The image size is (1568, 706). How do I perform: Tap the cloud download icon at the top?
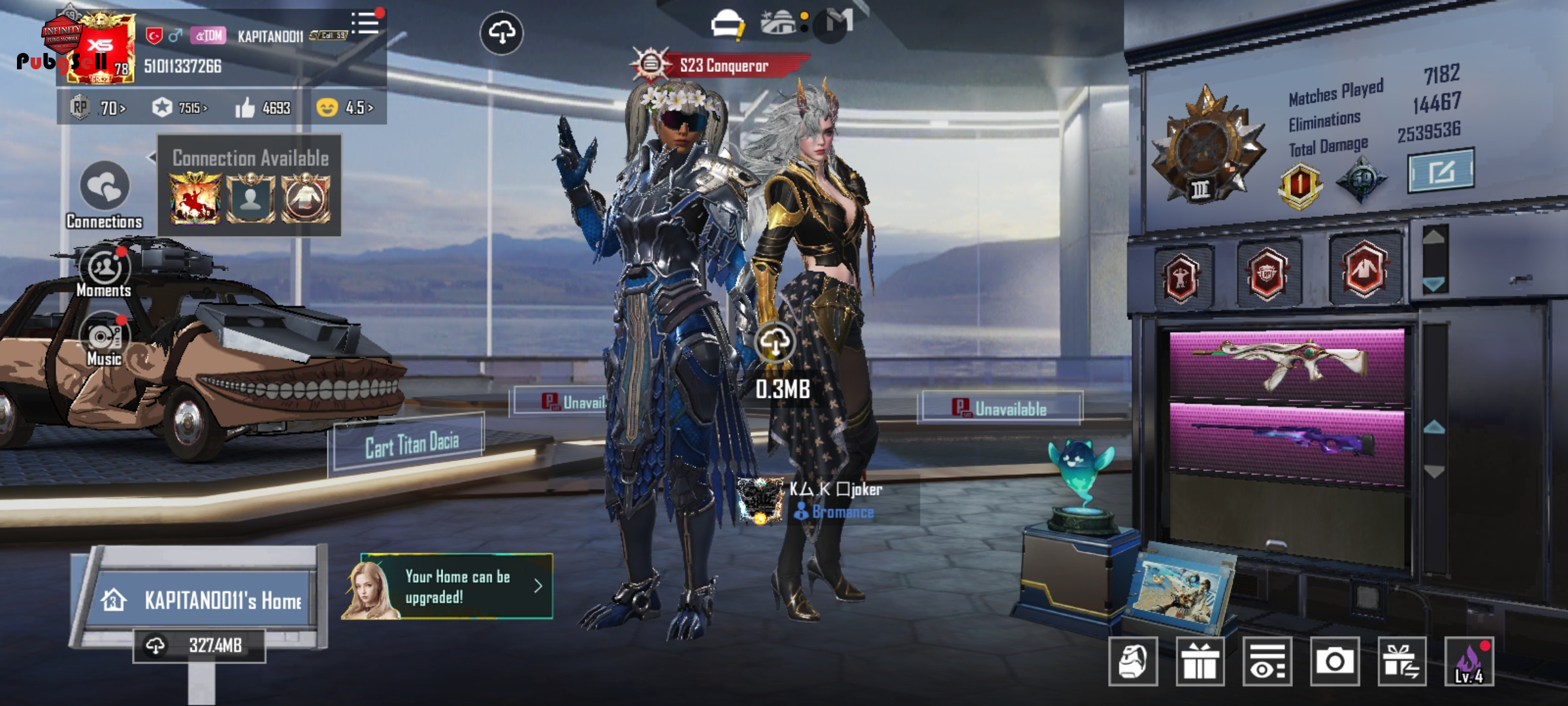pos(501,33)
